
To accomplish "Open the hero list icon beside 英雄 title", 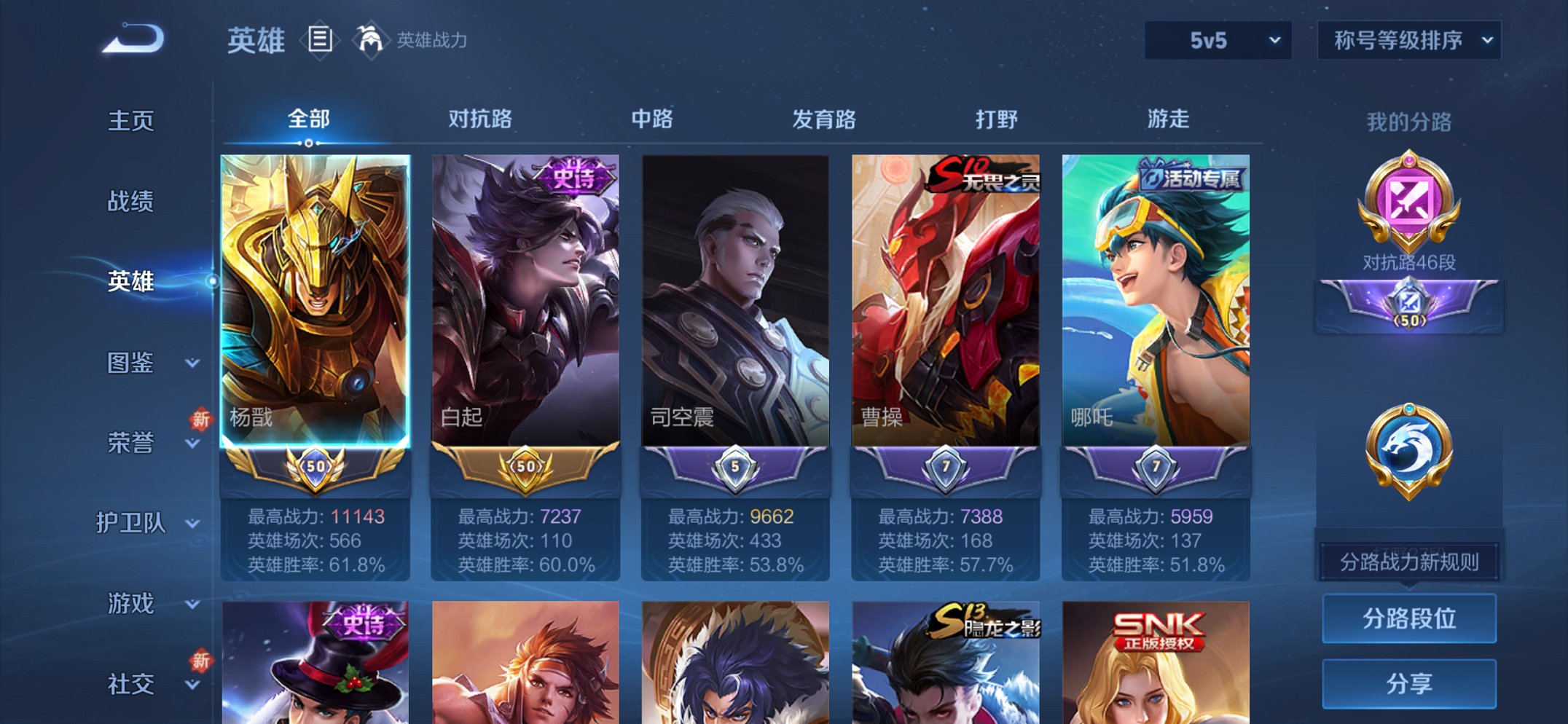I will pos(319,40).
